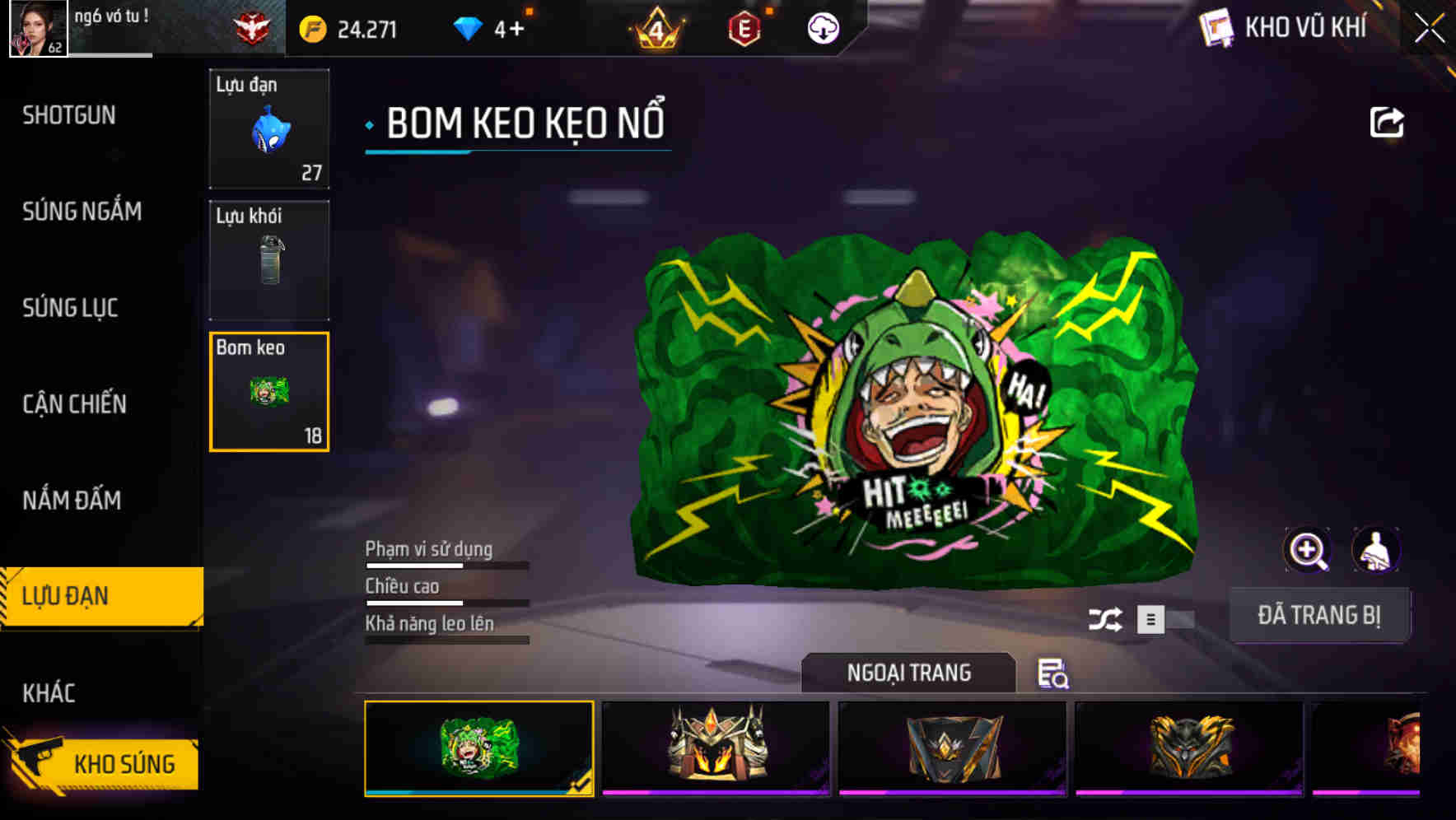Click the Phạm vi sử dụng stat bar
The width and height of the screenshot is (1456, 820).
pos(445,565)
